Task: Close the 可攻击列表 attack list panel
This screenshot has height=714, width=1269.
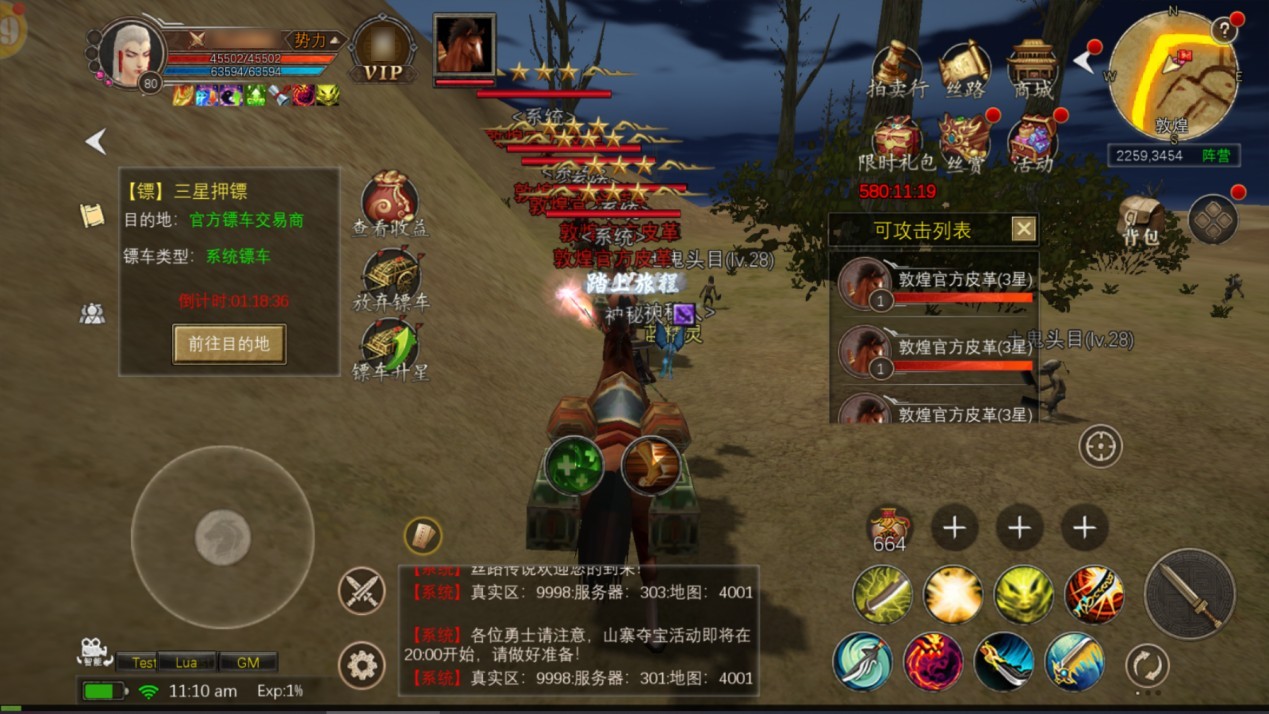Action: coord(1023,230)
